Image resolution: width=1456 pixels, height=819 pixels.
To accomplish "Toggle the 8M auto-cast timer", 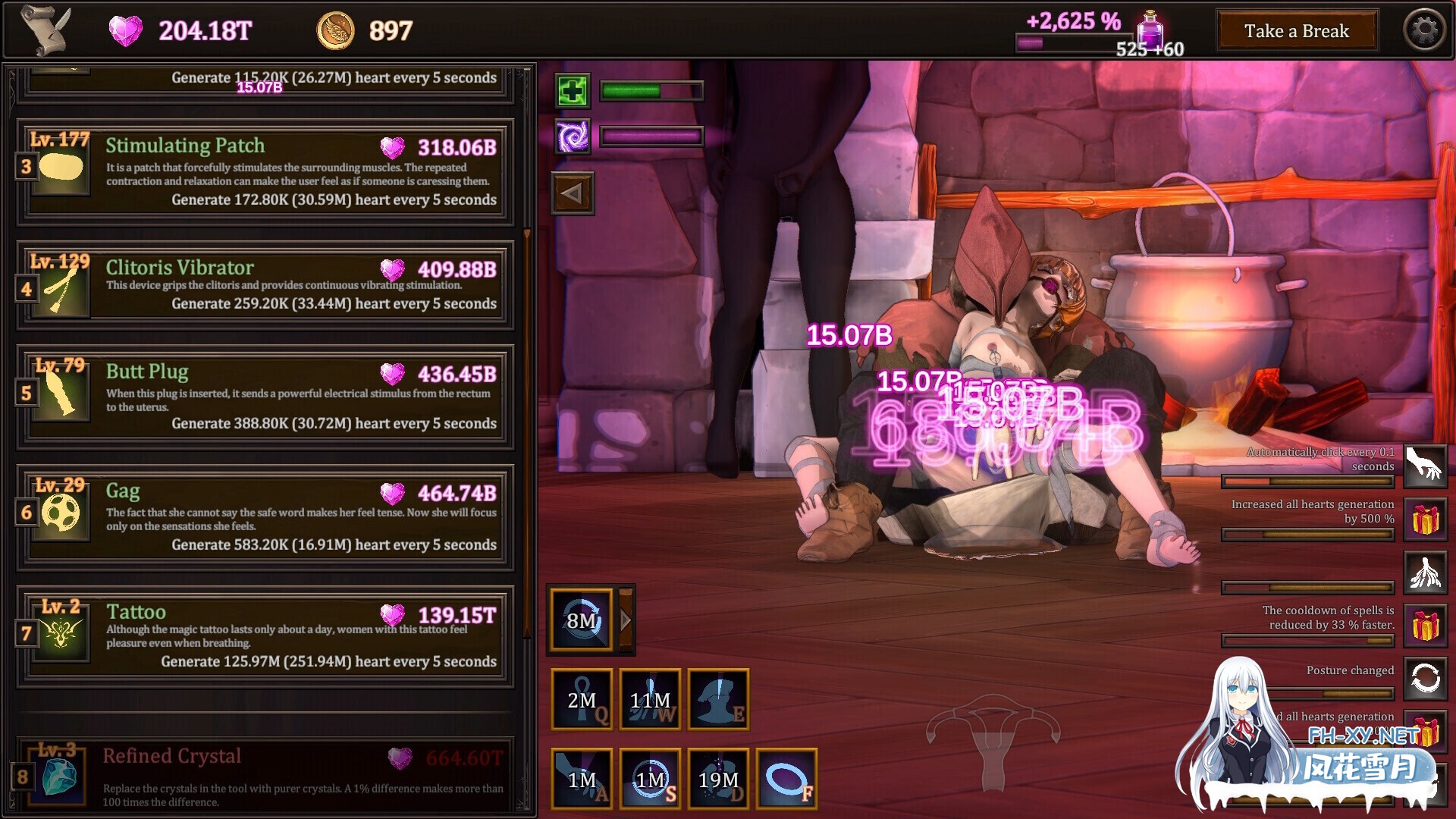I will point(580,619).
